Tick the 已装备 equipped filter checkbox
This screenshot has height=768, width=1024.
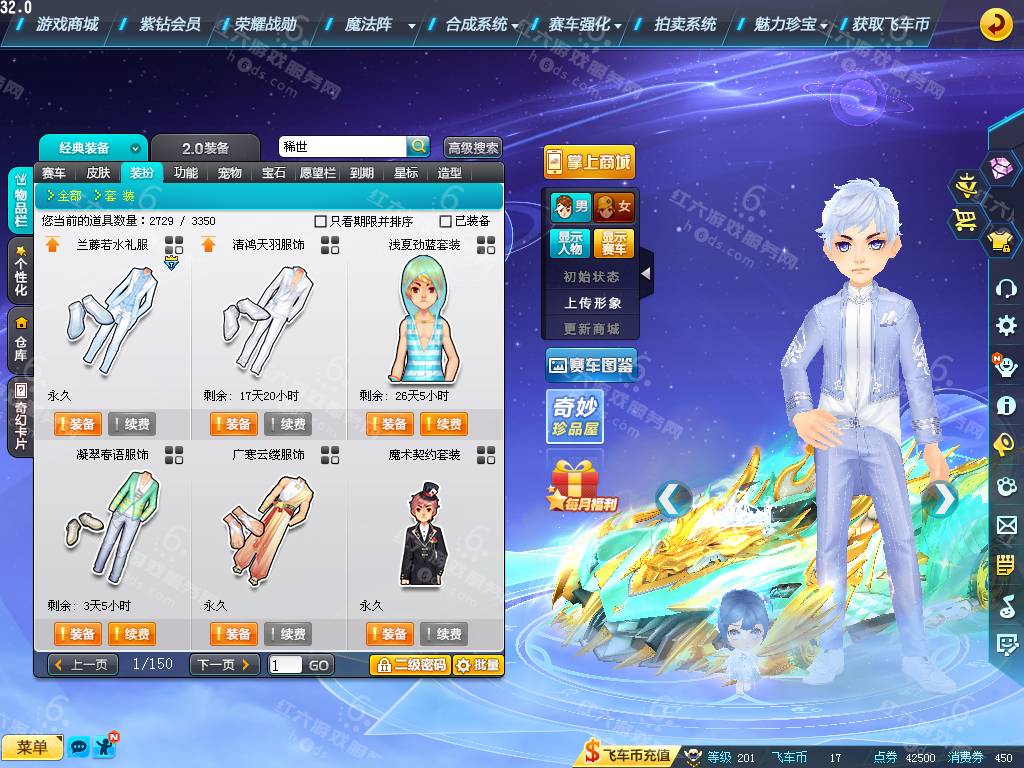pos(446,221)
